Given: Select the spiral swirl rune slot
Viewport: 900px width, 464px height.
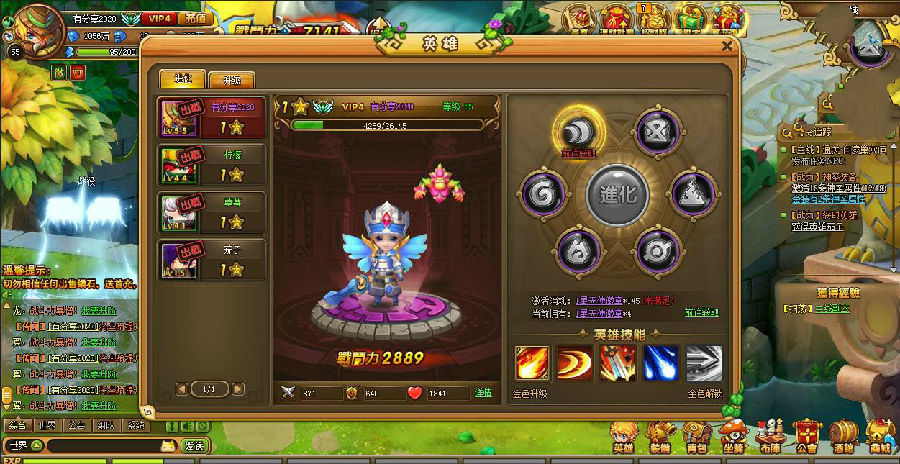Looking at the screenshot, I should click(x=544, y=190).
